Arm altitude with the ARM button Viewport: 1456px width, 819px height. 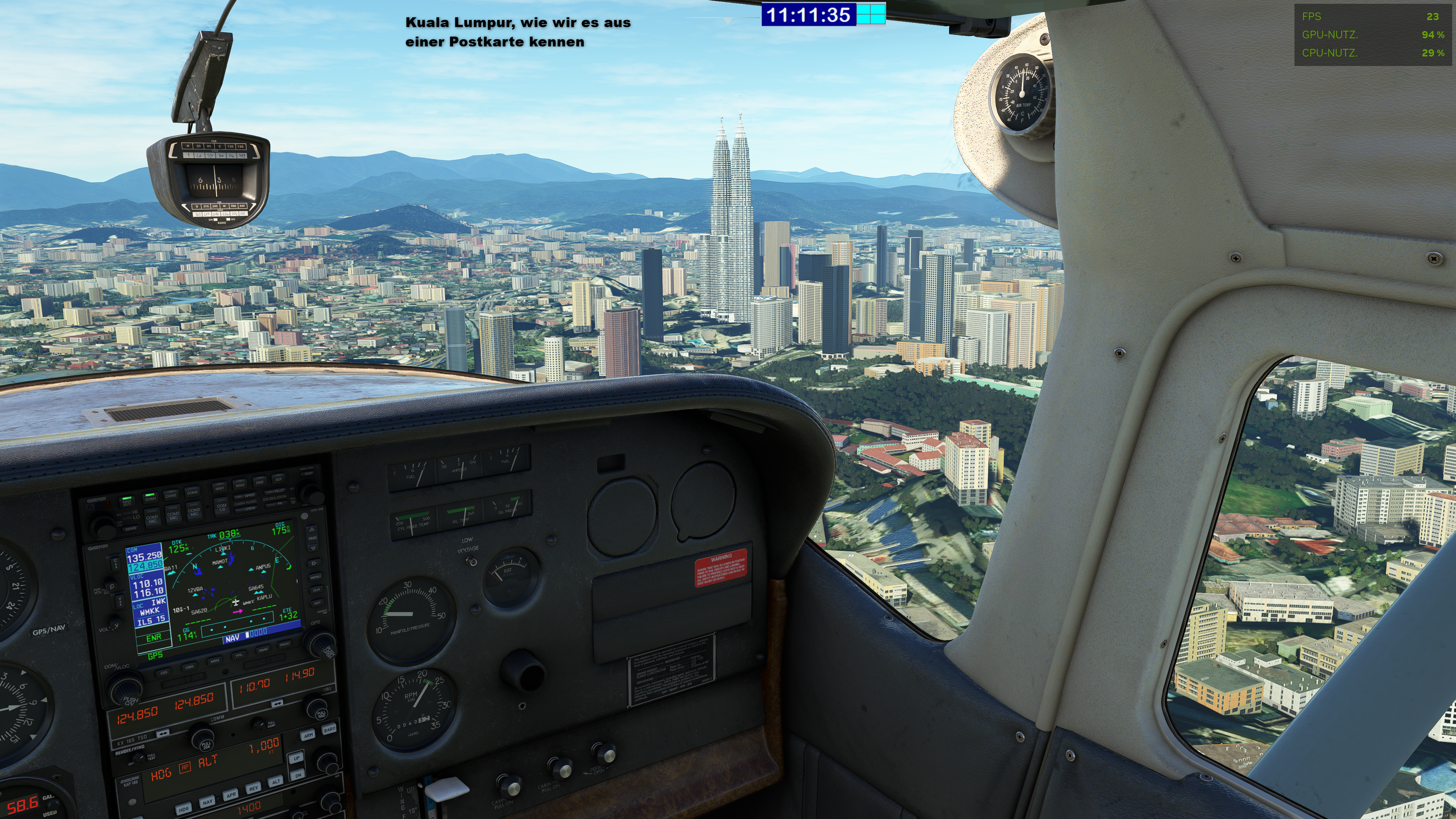coord(308,735)
